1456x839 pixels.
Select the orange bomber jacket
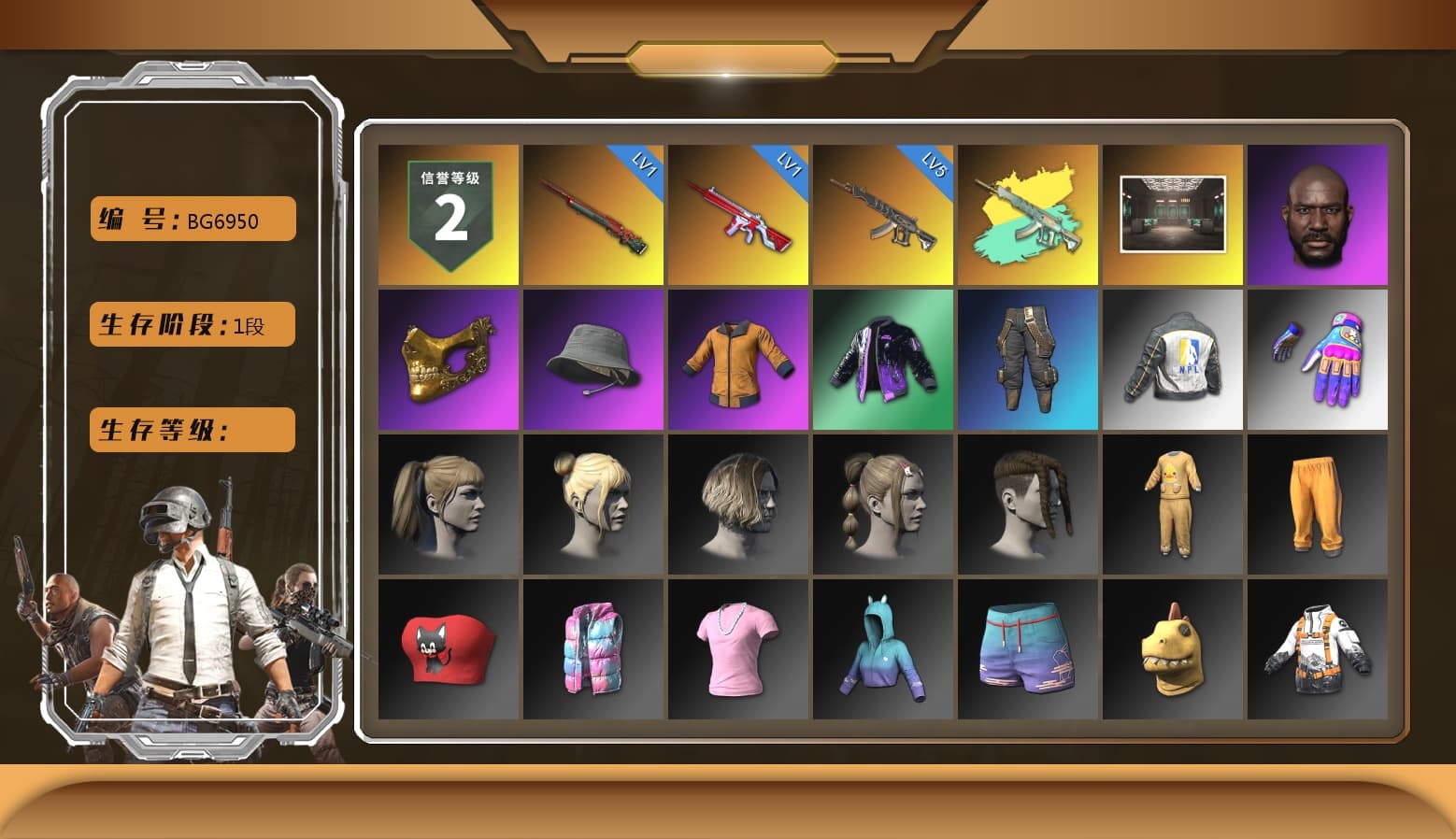pyautogui.click(x=738, y=360)
